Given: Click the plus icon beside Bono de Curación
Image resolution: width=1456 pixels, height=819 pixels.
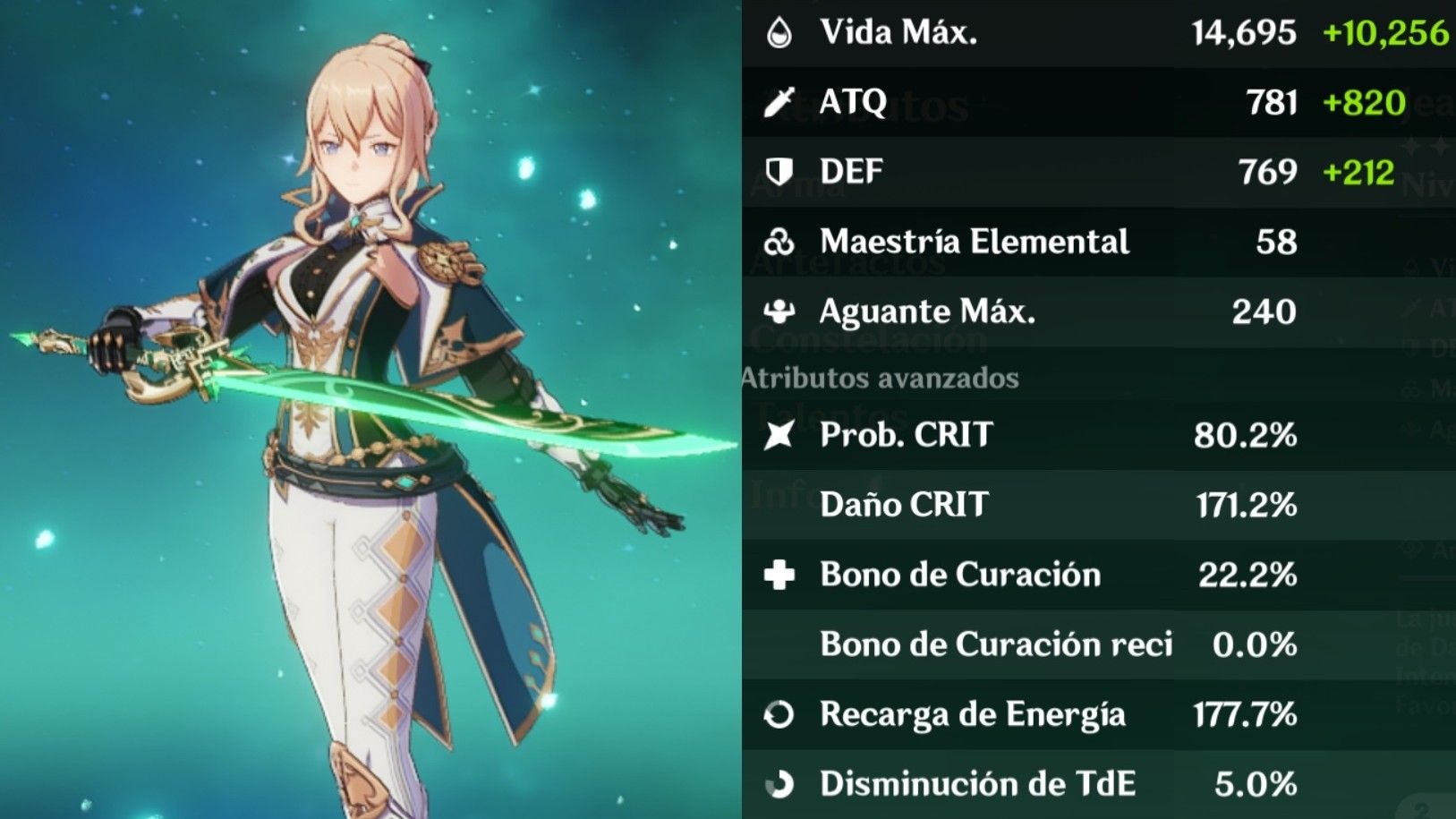Looking at the screenshot, I should [x=780, y=575].
